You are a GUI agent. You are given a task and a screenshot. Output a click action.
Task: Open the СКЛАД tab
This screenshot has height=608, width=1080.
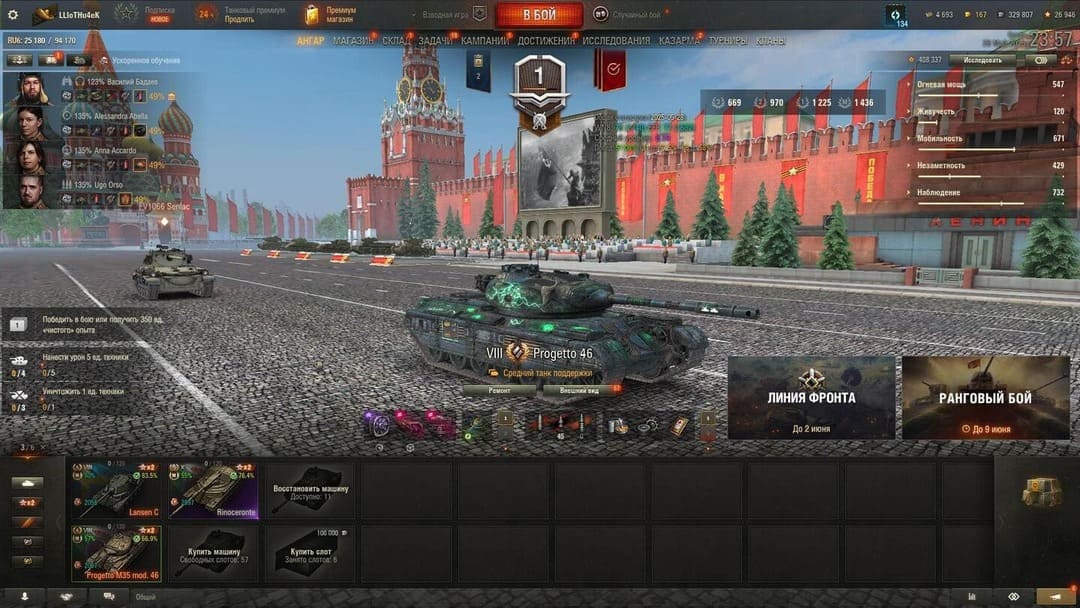coord(395,41)
